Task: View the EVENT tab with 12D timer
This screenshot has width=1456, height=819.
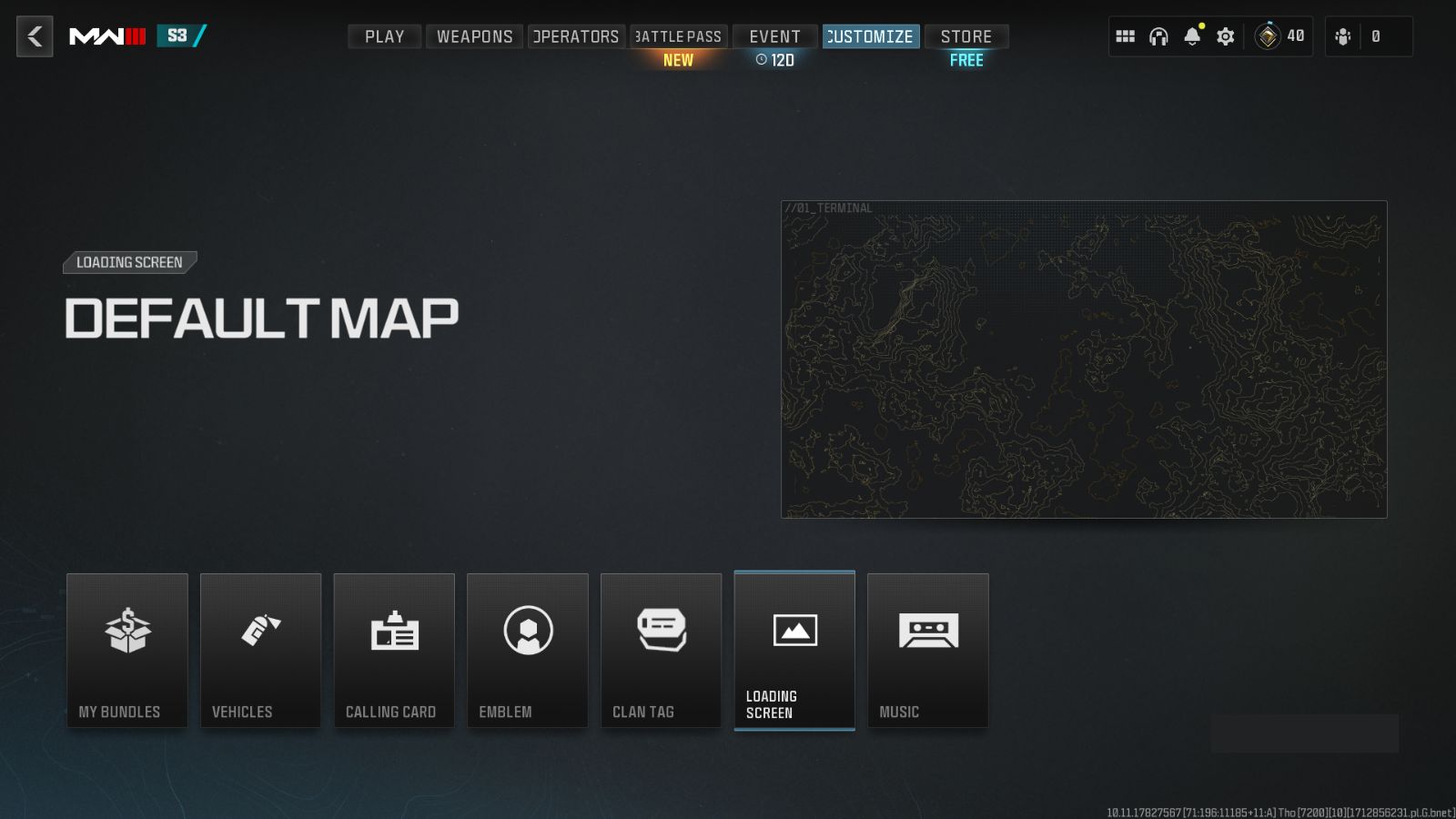Action: pos(774,36)
